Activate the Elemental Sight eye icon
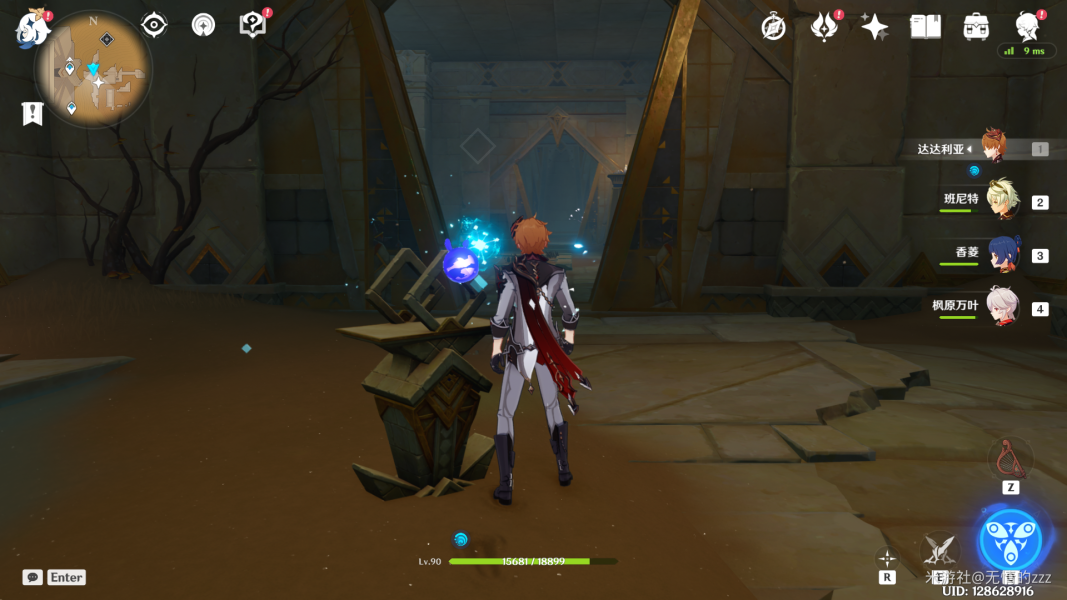1067x600 pixels. pos(154,25)
